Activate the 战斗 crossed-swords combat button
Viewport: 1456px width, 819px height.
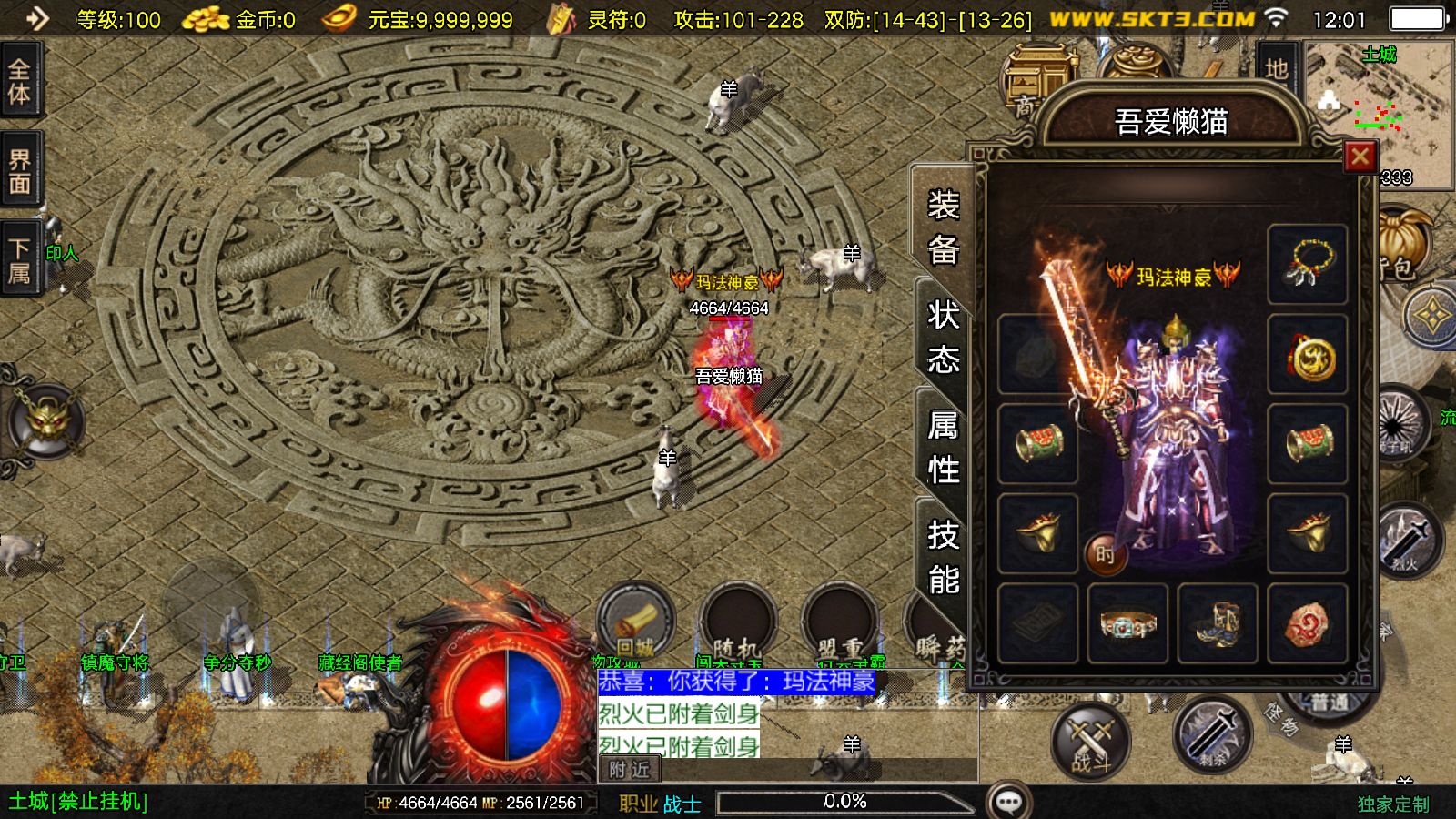tap(1090, 739)
